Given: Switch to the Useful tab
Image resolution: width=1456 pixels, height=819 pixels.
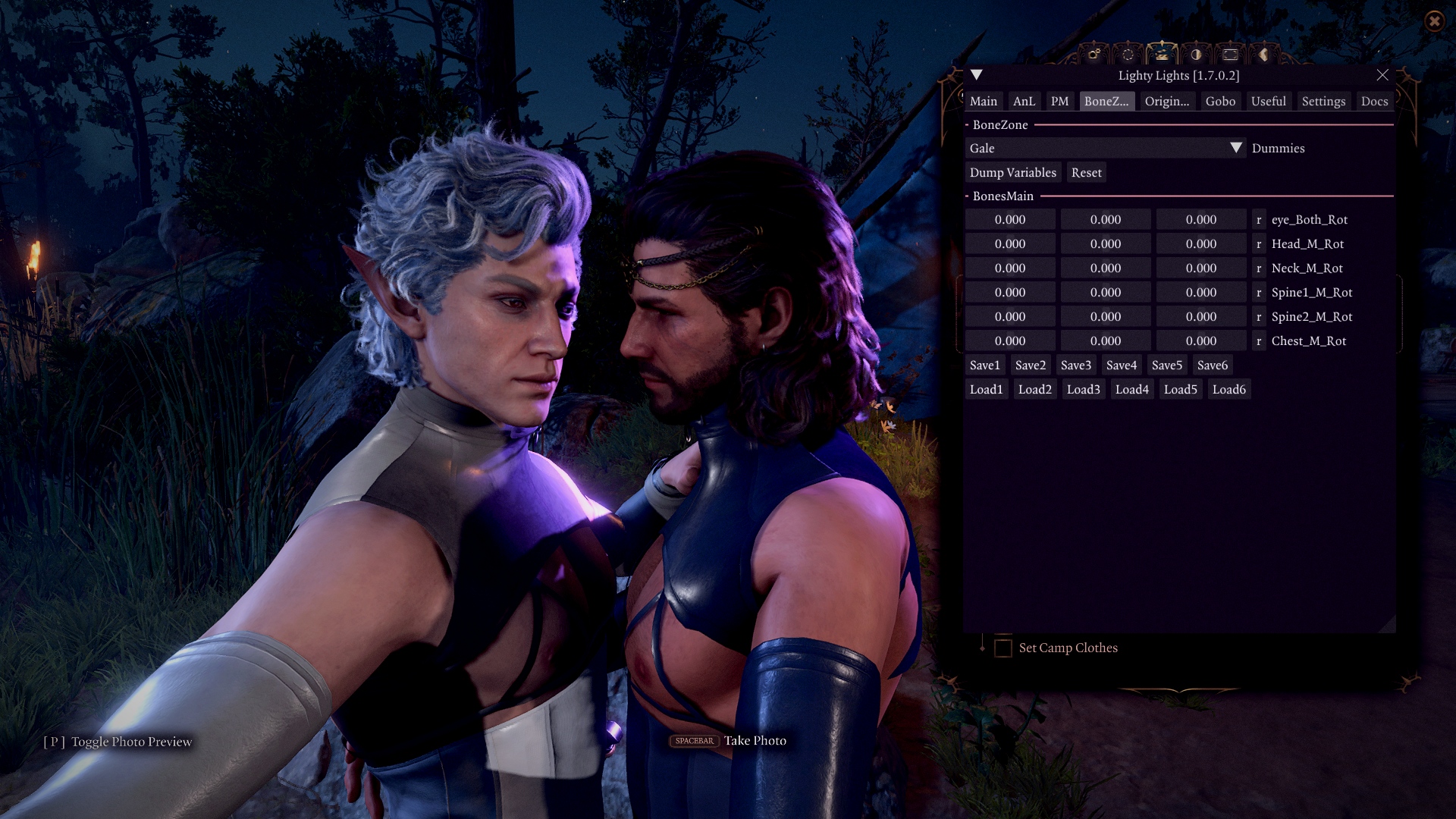Looking at the screenshot, I should (1268, 101).
